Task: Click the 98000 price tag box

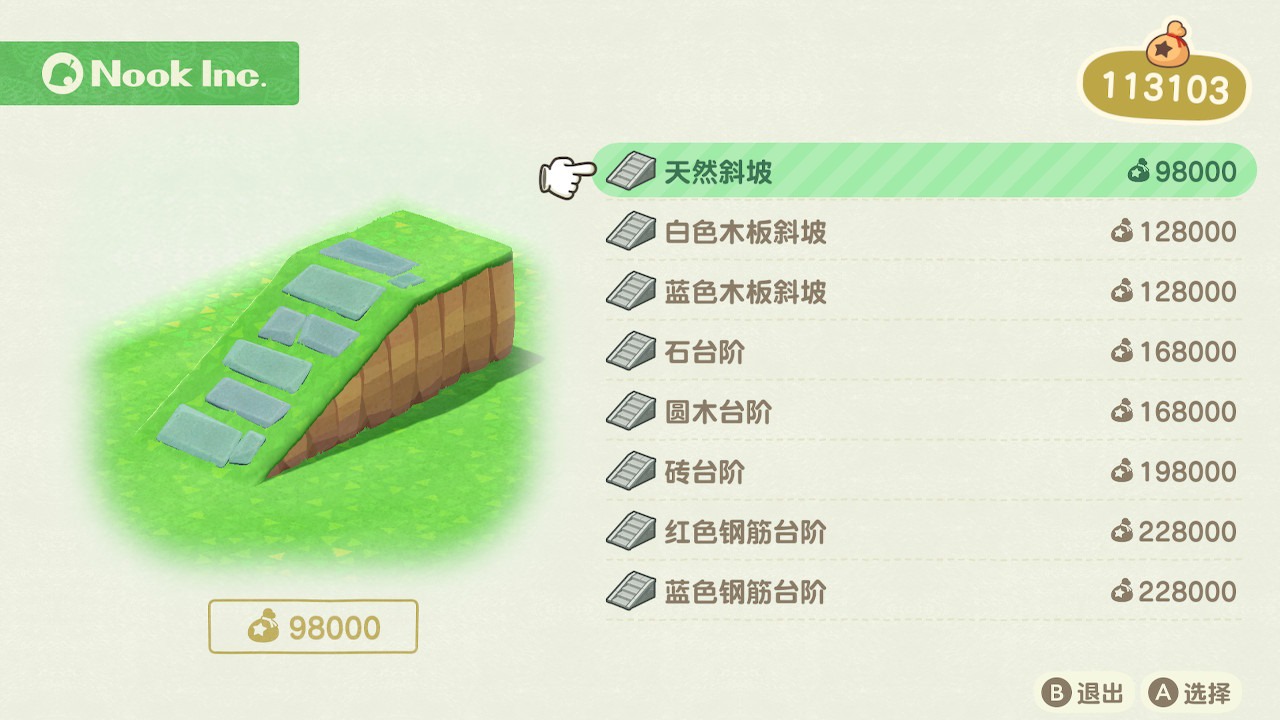Action: pos(313,626)
